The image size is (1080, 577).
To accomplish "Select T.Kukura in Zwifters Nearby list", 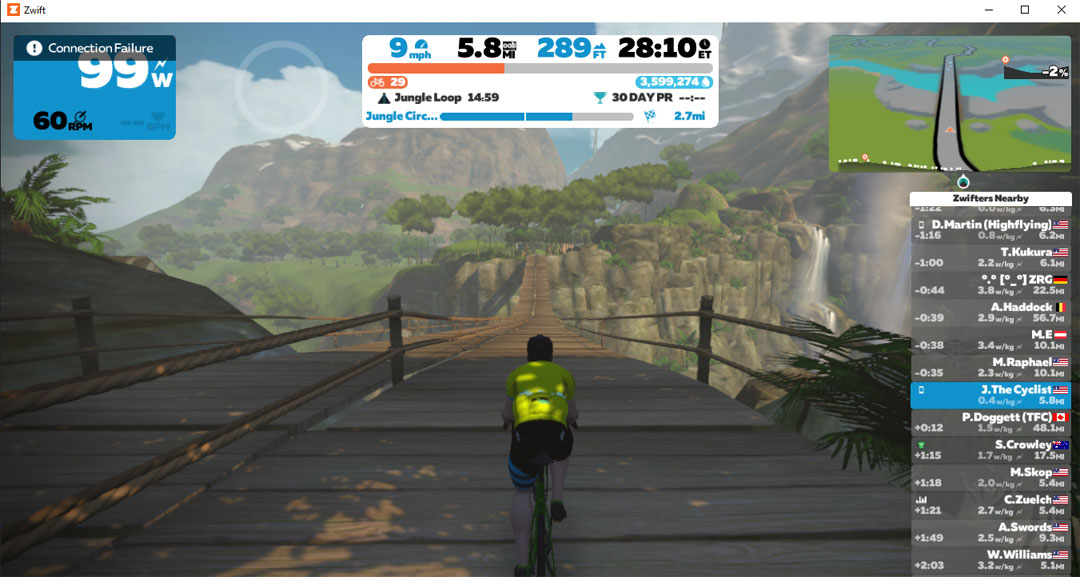I will point(990,257).
